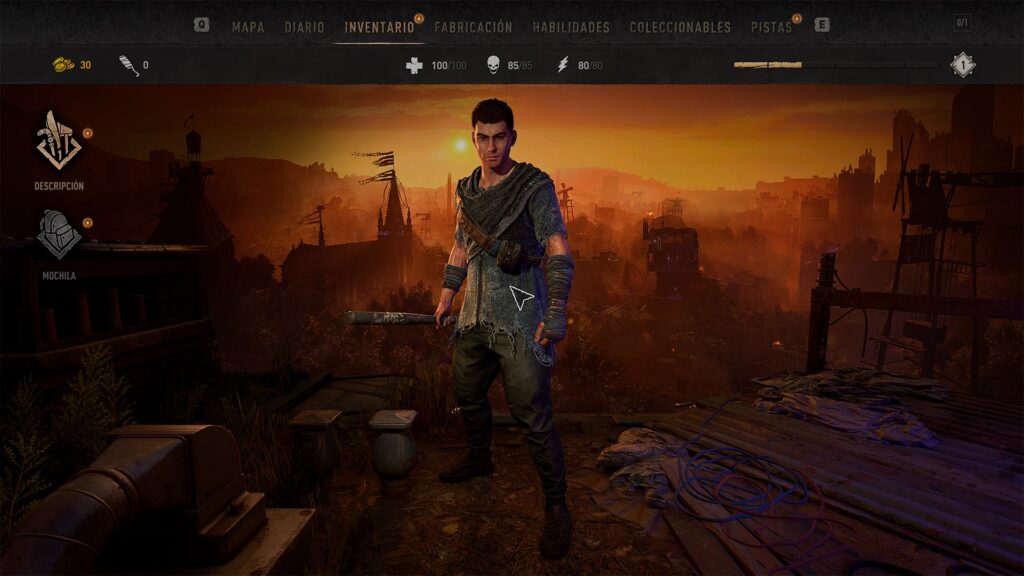Go to the Fabricación tab

pyautogui.click(x=473, y=27)
